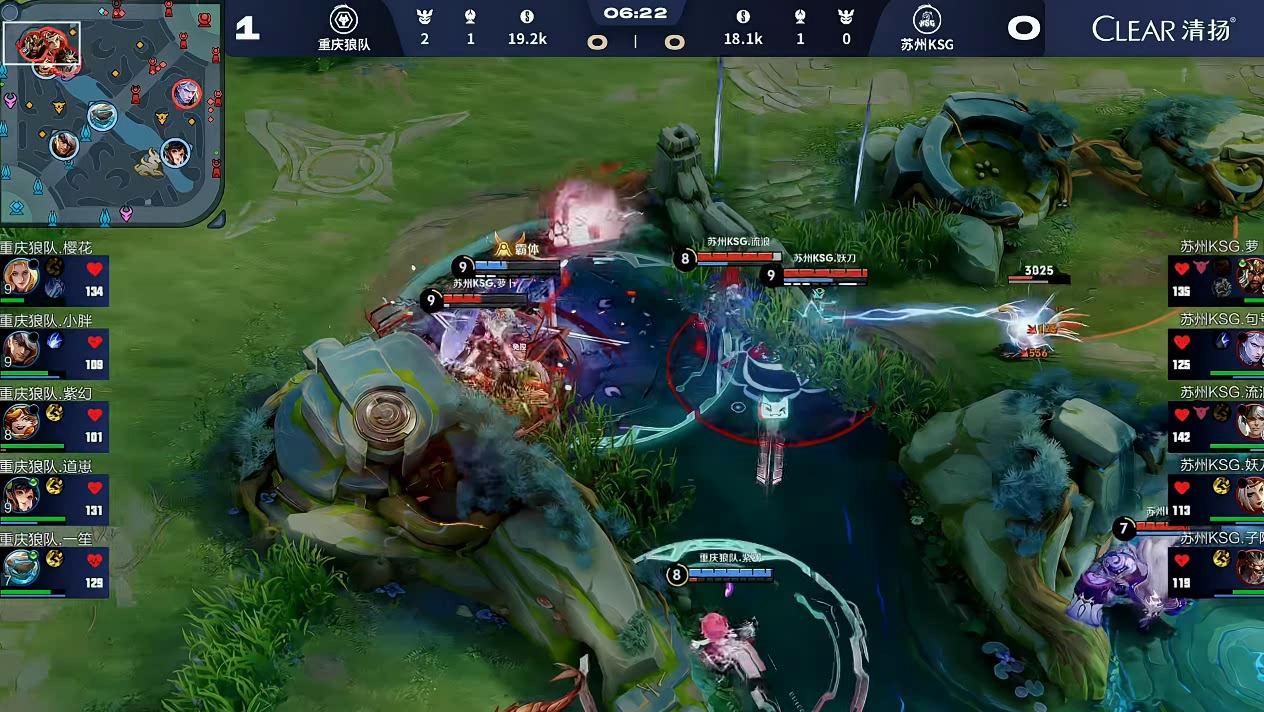
Task: Choose 重庆狼队.紫幻 hero portrait
Action: [20, 421]
